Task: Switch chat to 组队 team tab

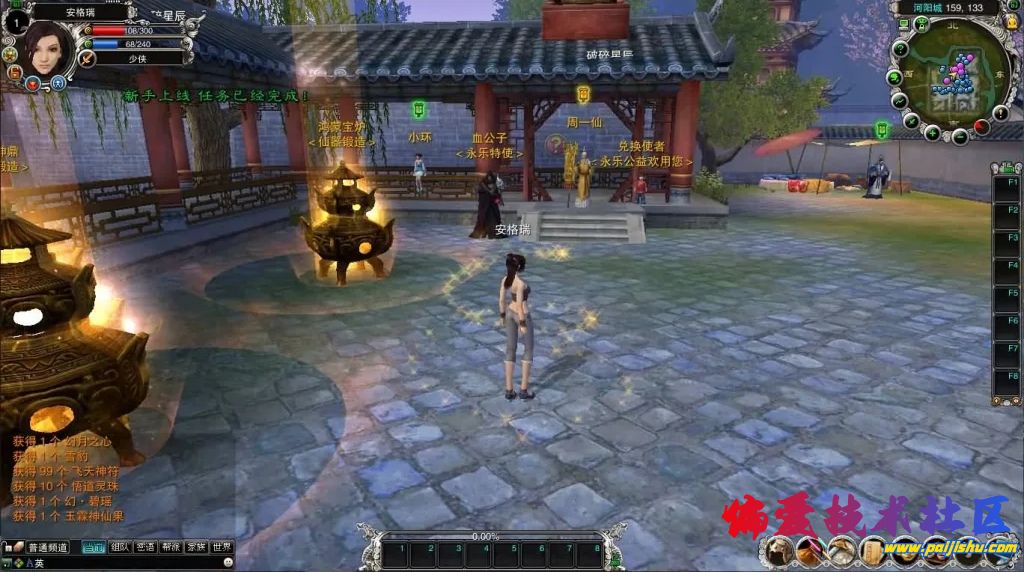Action: click(x=120, y=547)
